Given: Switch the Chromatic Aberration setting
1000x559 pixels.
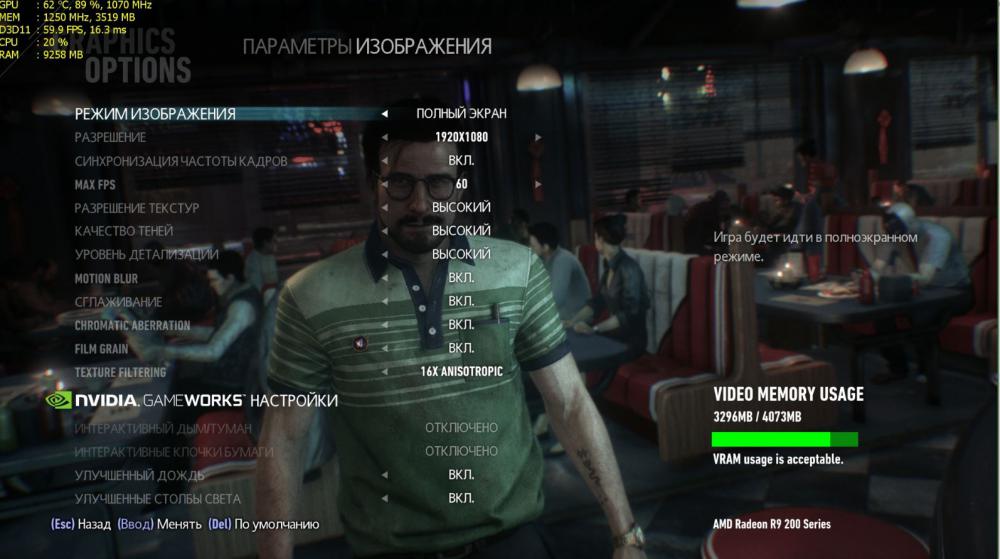Looking at the screenshot, I should 132,326.
